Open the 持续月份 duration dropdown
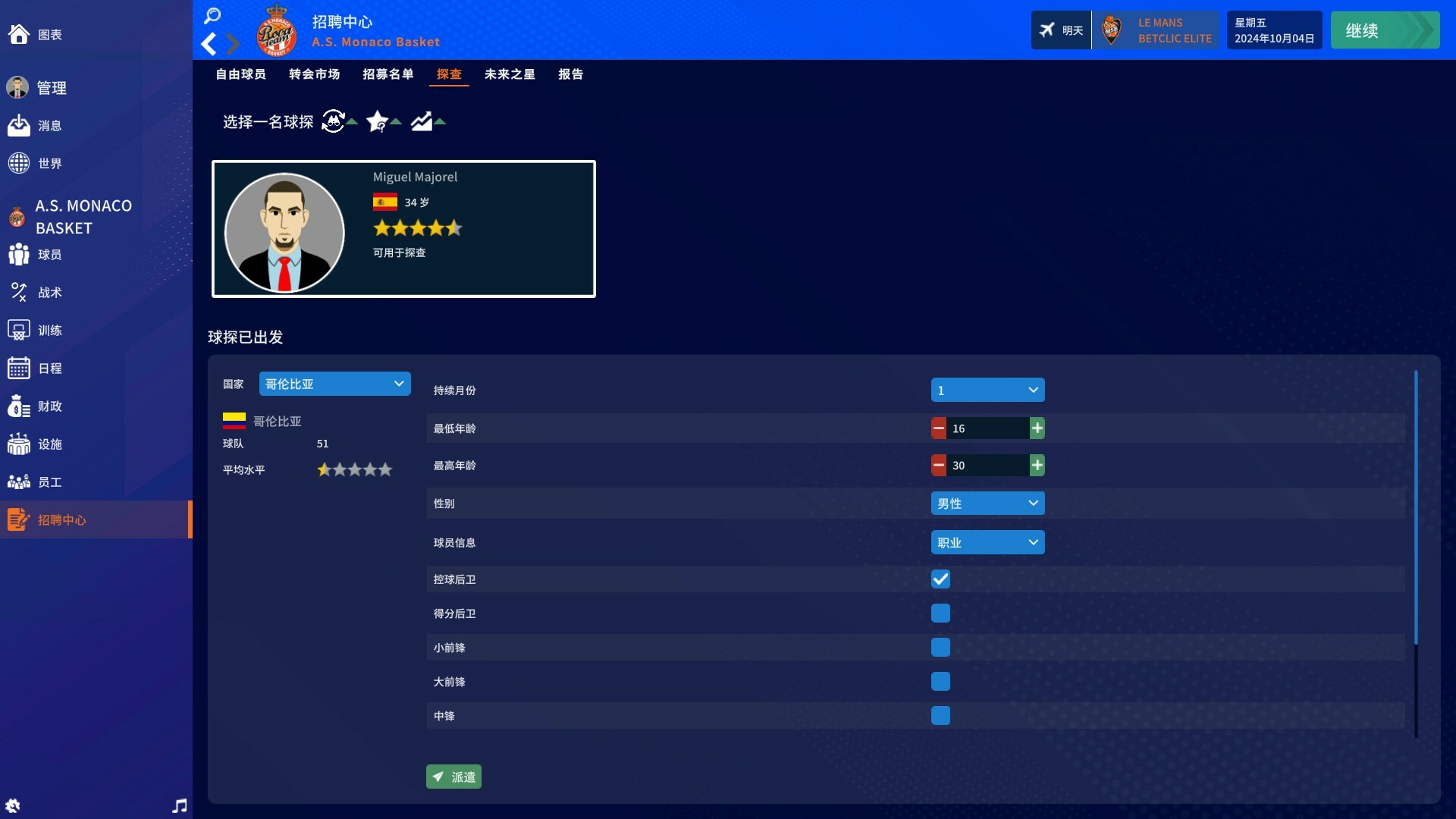1456x819 pixels. pyautogui.click(x=987, y=390)
